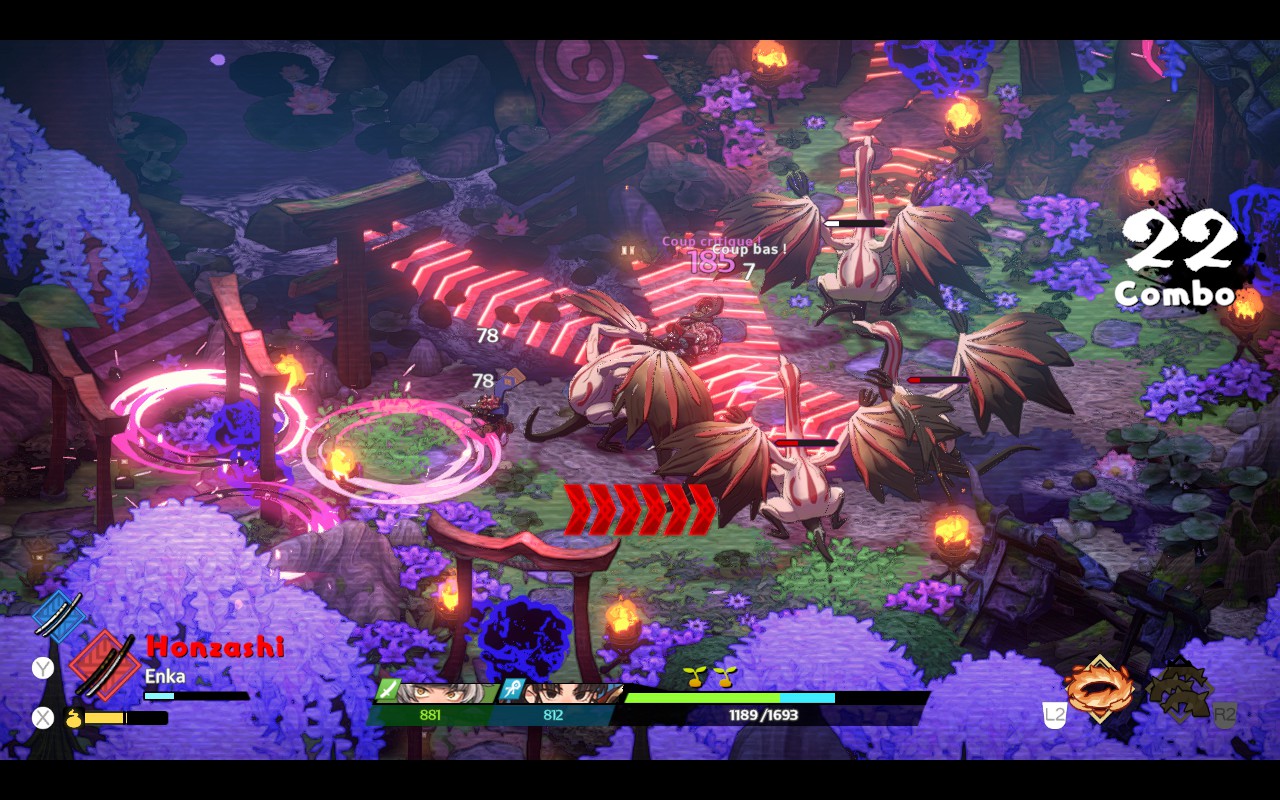Use the yellow healing gourd icon
The height and width of the screenshot is (800, 1280).
point(73,717)
